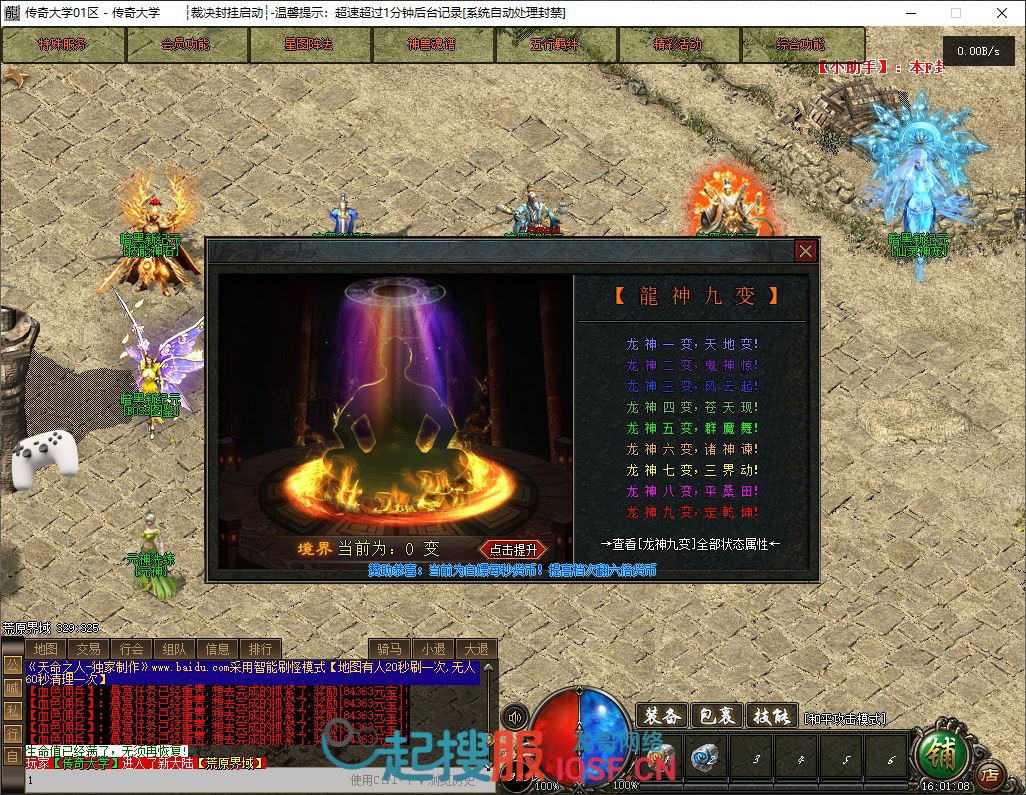Open the 行会 guild panel
The image size is (1026, 795).
(x=131, y=649)
